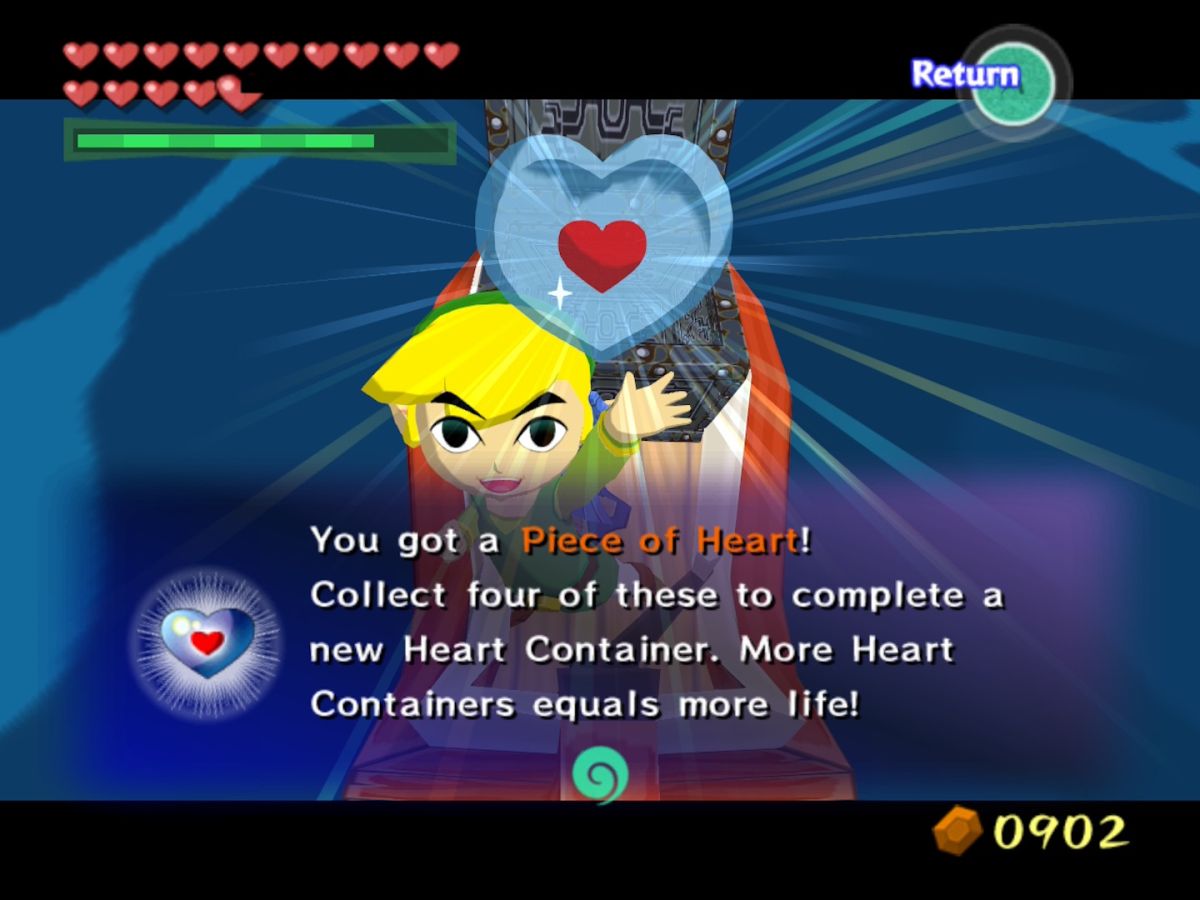Select the Piece of Heart icon in message box
This screenshot has height=900, width=1200.
[x=207, y=642]
